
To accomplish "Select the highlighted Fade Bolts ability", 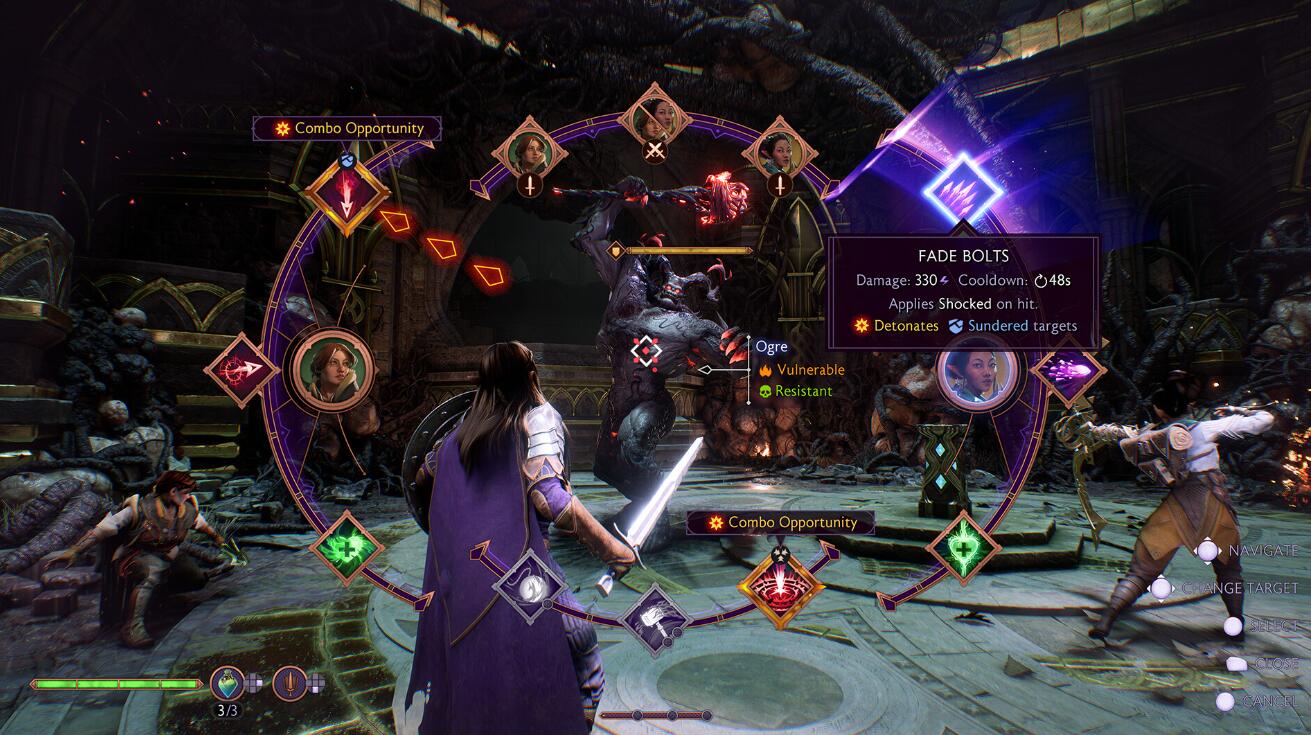I will (x=961, y=187).
